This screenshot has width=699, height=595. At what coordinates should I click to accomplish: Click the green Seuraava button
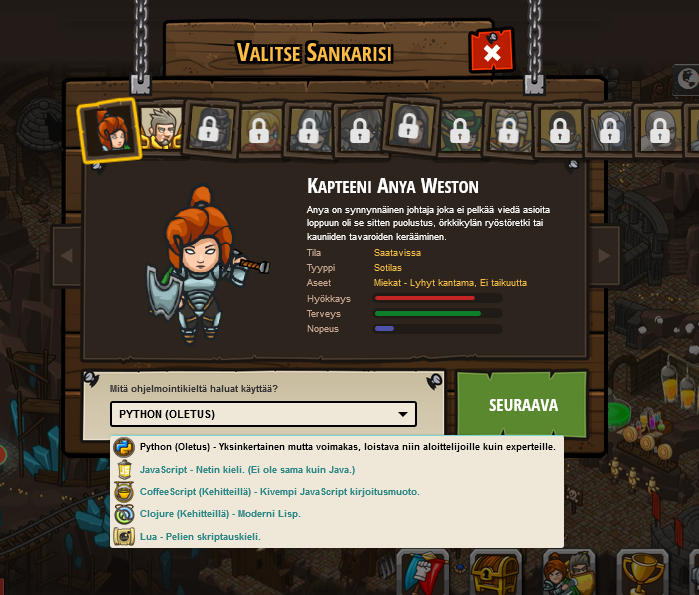[522, 405]
